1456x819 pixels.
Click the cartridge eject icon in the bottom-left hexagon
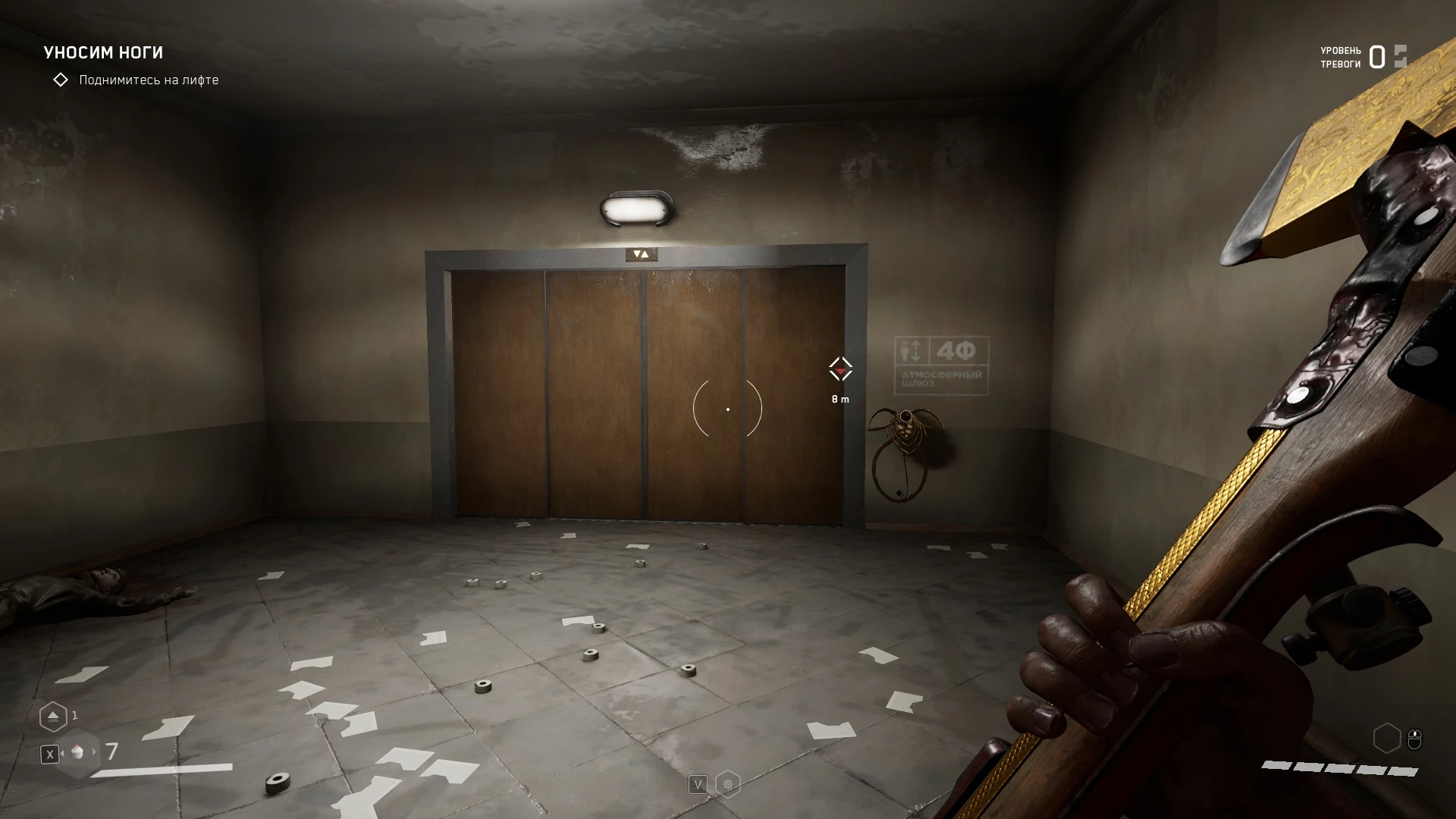pyautogui.click(x=53, y=716)
